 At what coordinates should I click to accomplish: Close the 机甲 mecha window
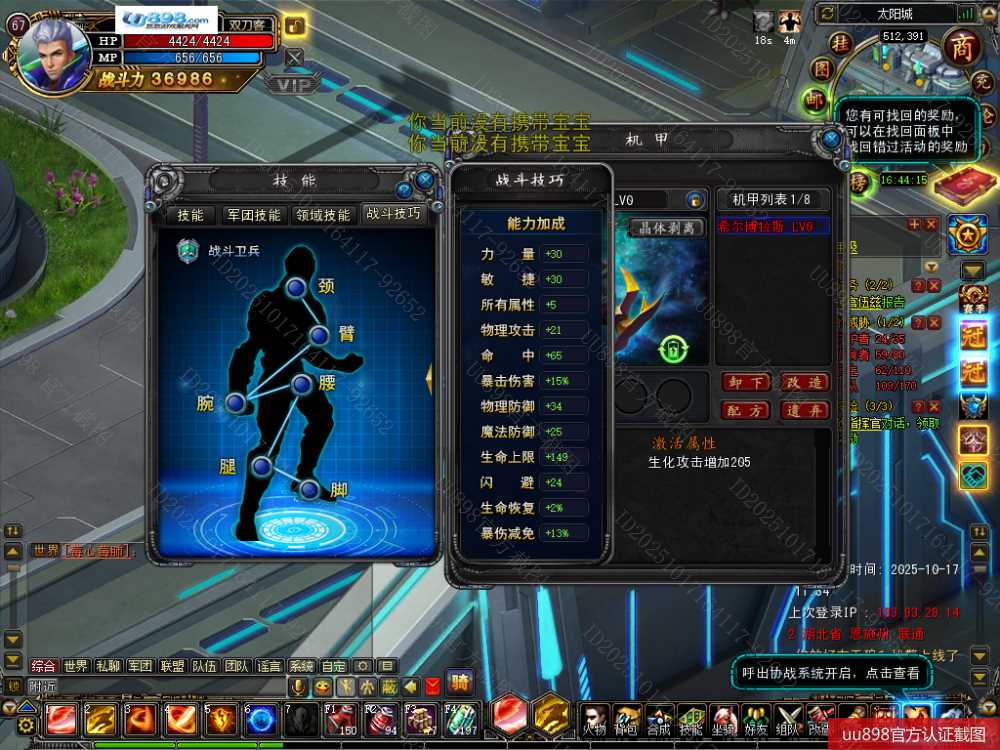click(x=831, y=139)
